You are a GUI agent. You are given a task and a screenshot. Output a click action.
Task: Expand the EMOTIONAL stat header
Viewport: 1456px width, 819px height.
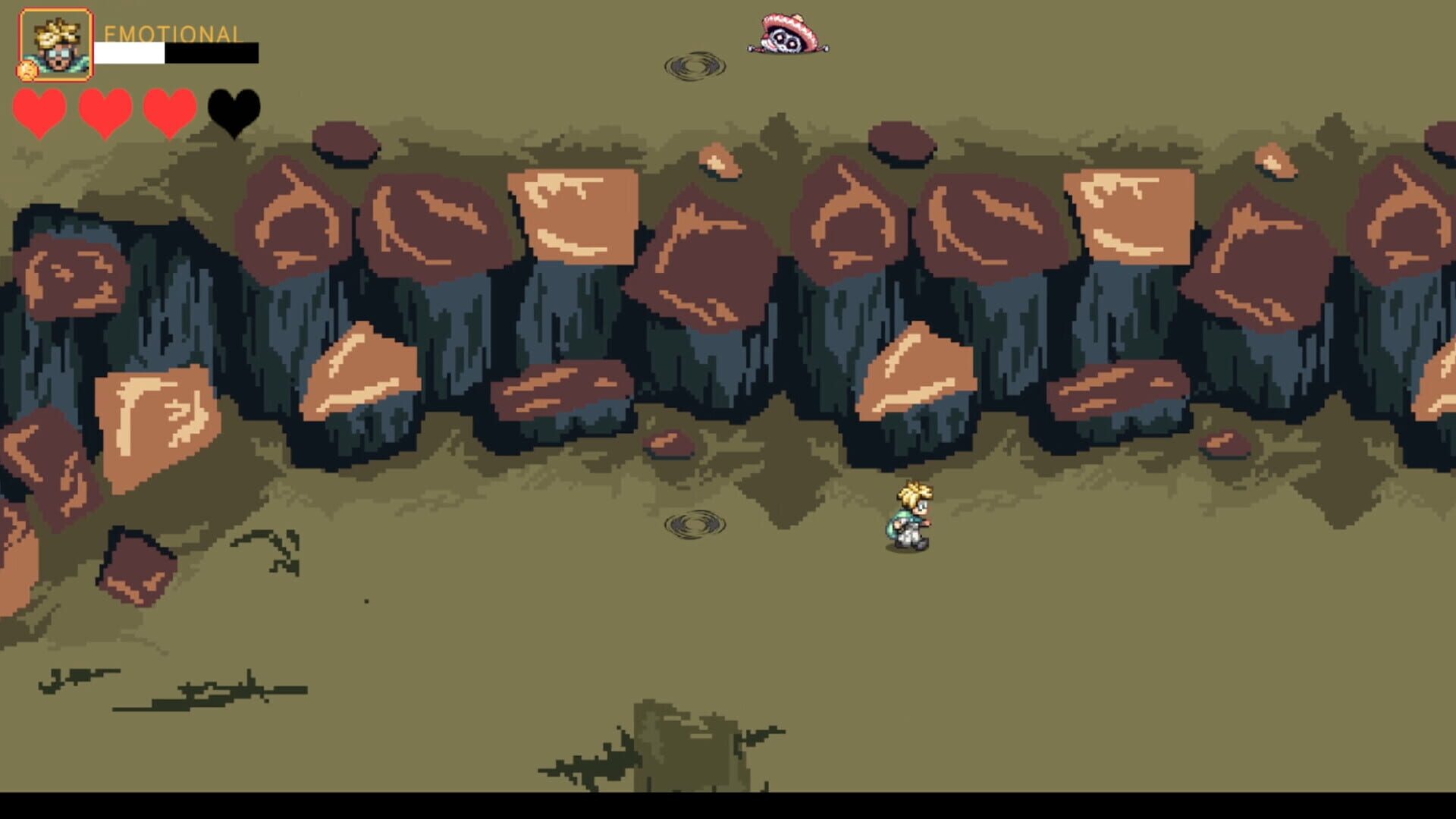[x=173, y=33]
